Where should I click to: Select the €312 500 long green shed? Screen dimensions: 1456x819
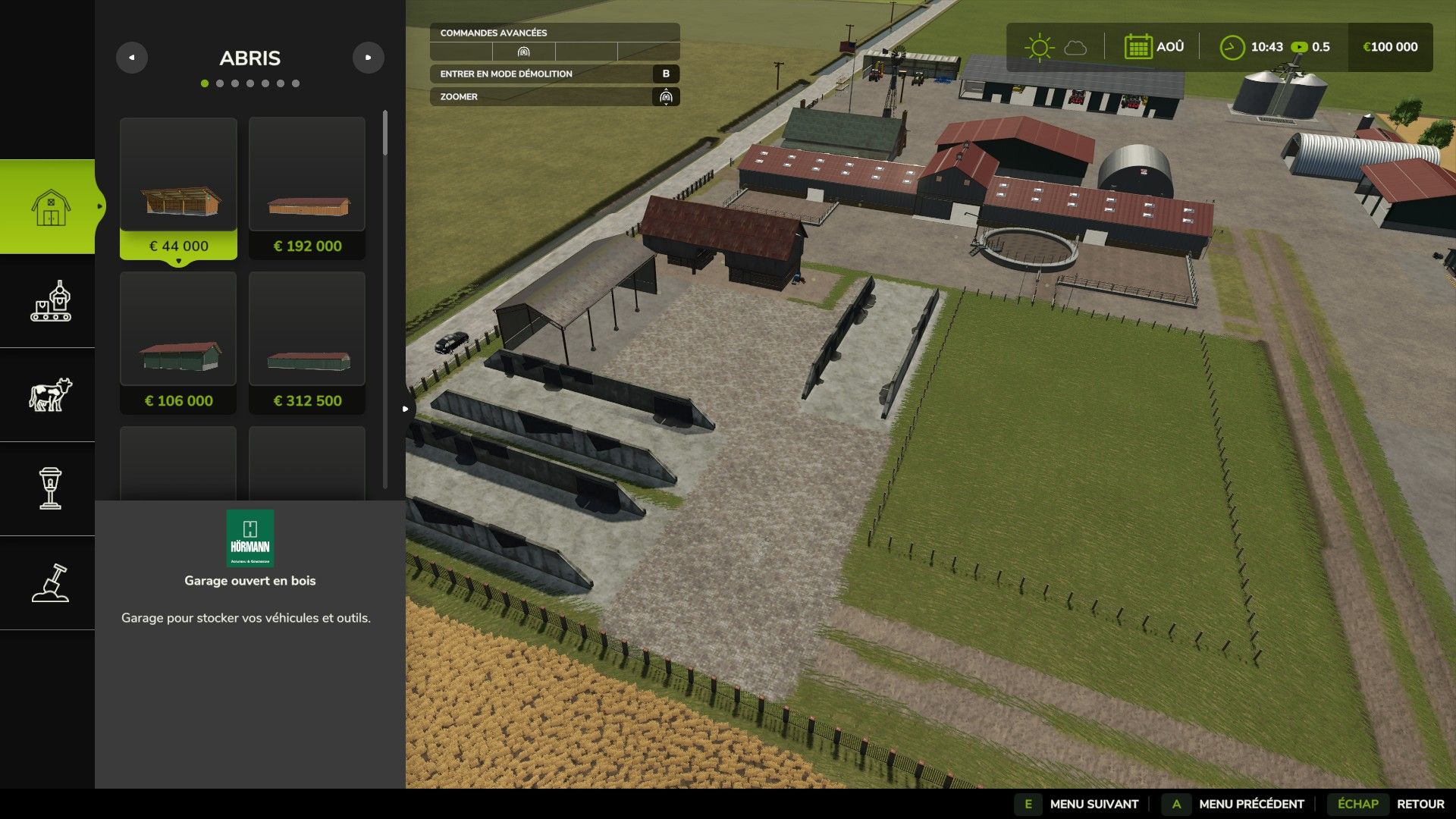pyautogui.click(x=307, y=343)
